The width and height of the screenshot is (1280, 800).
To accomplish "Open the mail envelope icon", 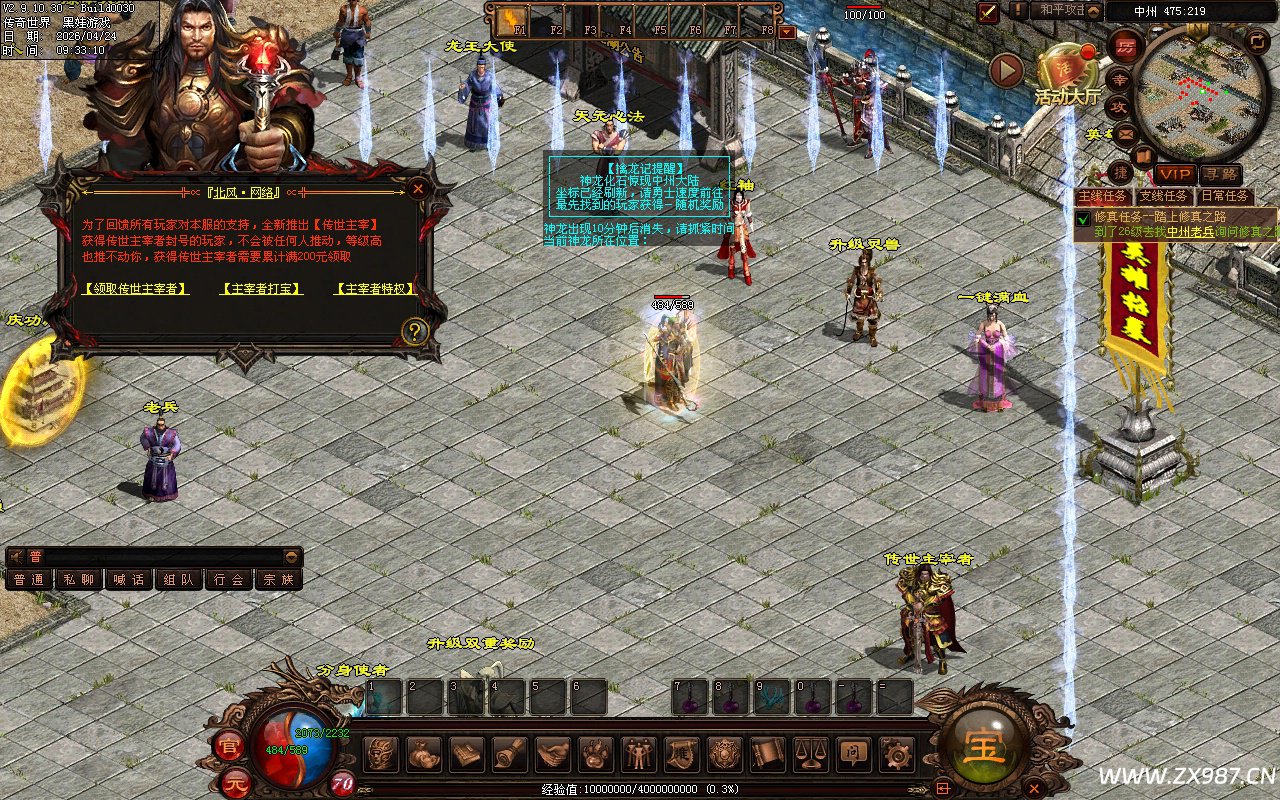I will 1126,133.
